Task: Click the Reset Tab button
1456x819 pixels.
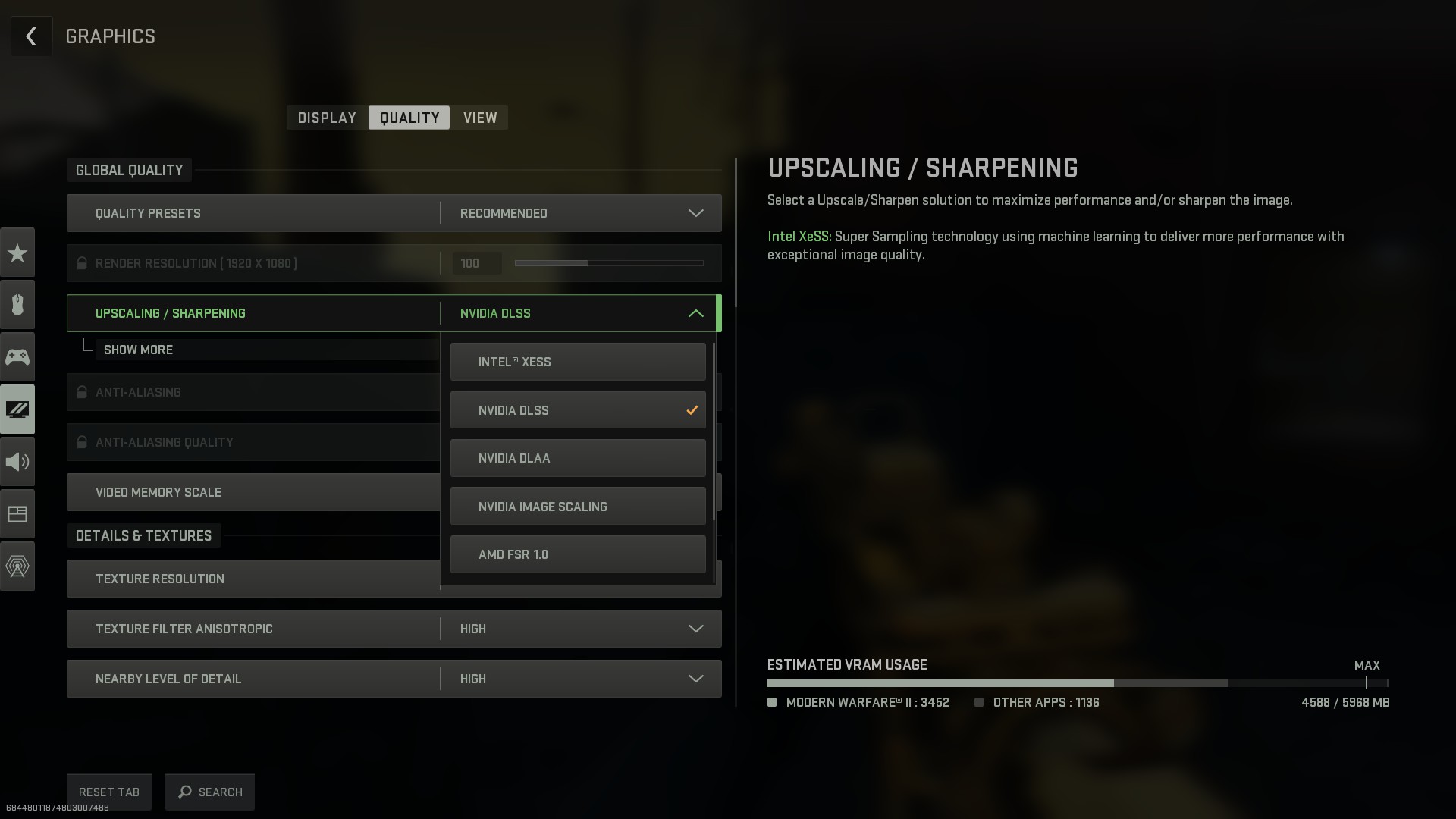Action: tap(109, 792)
